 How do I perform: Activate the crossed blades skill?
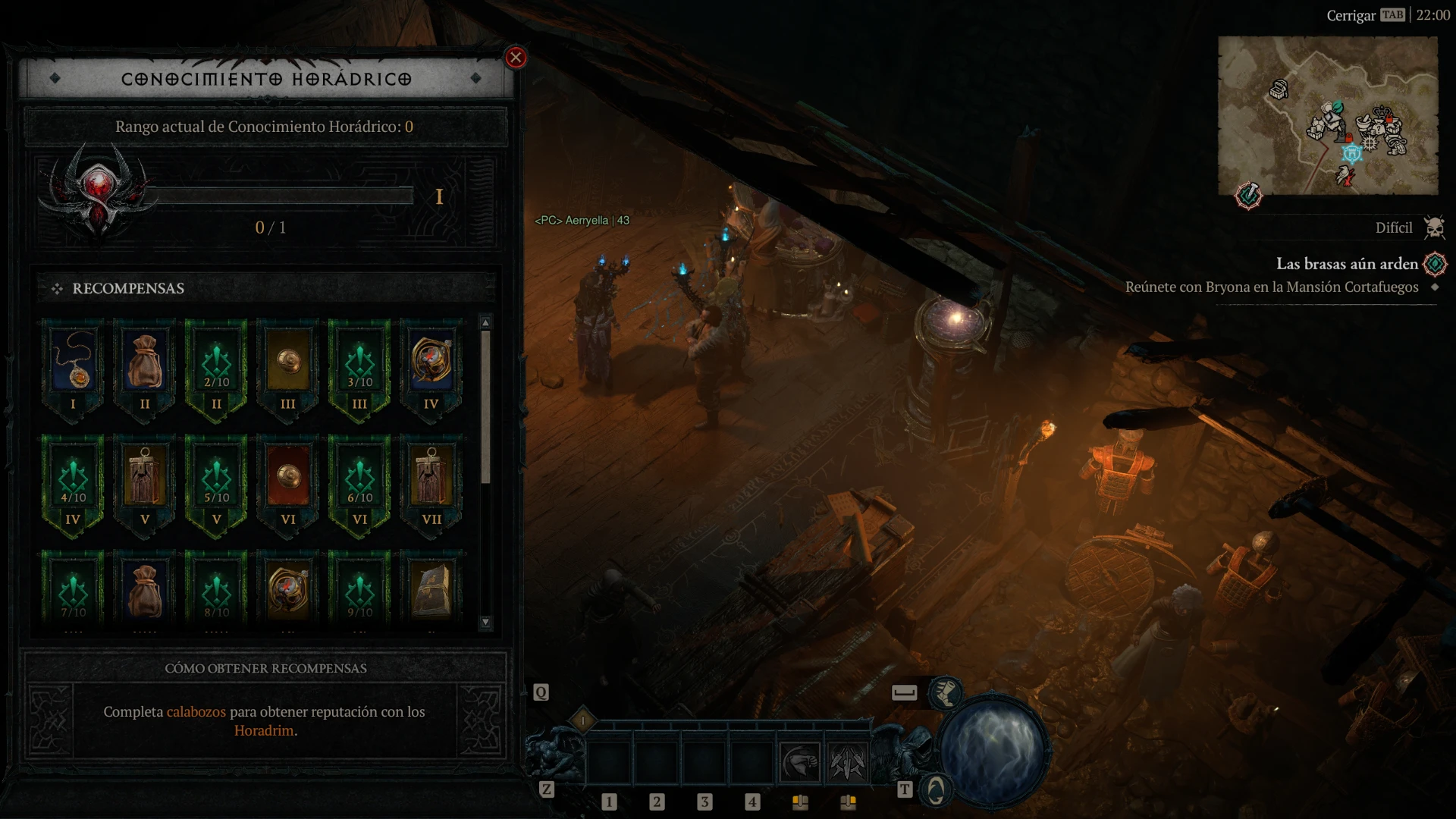(x=847, y=762)
